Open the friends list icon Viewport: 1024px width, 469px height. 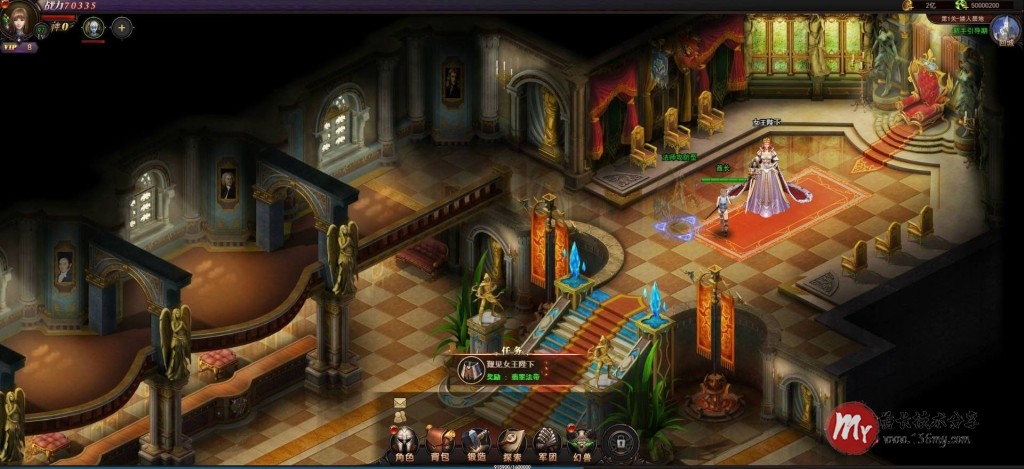[399, 418]
